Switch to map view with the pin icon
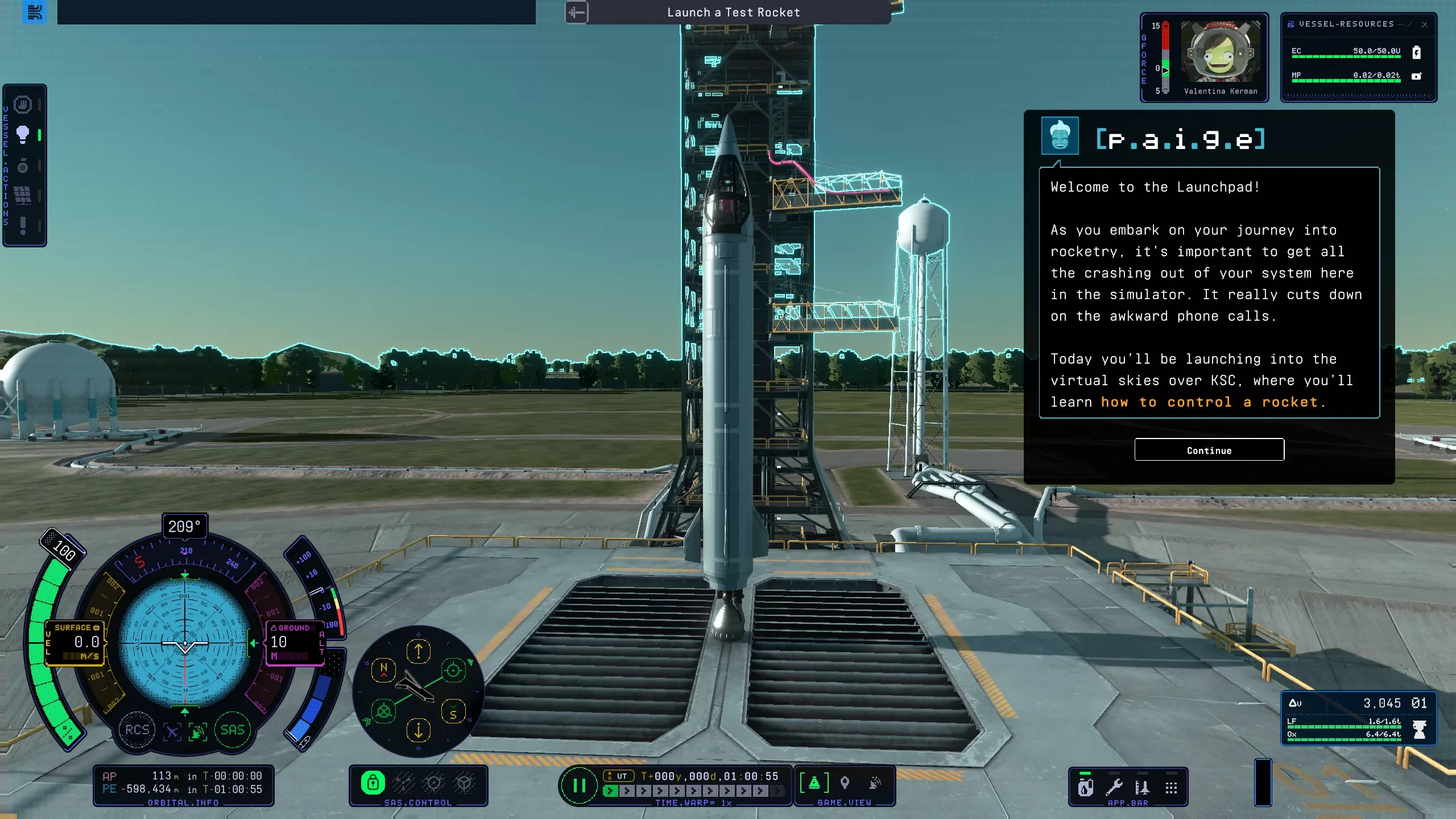 pos(845,783)
